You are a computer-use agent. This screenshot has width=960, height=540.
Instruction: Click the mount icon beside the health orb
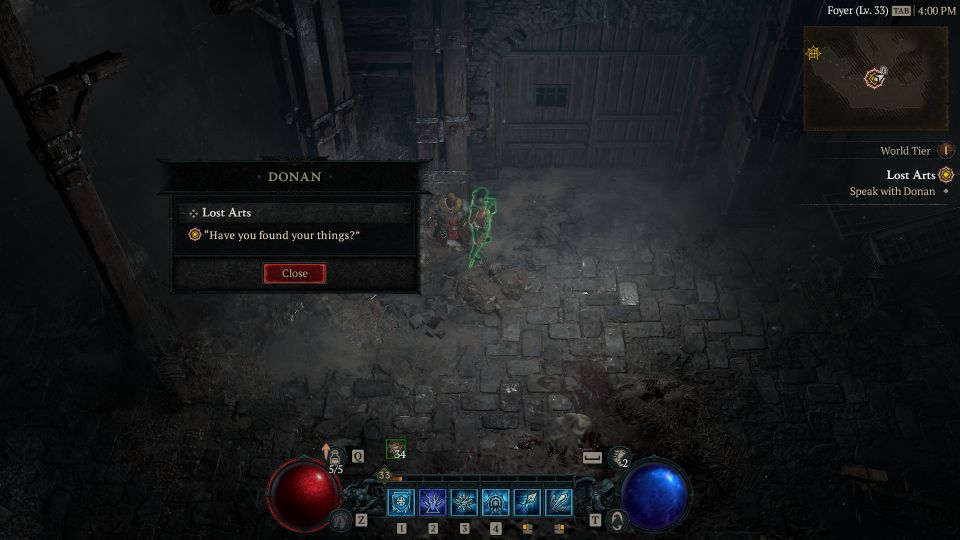(x=340, y=519)
